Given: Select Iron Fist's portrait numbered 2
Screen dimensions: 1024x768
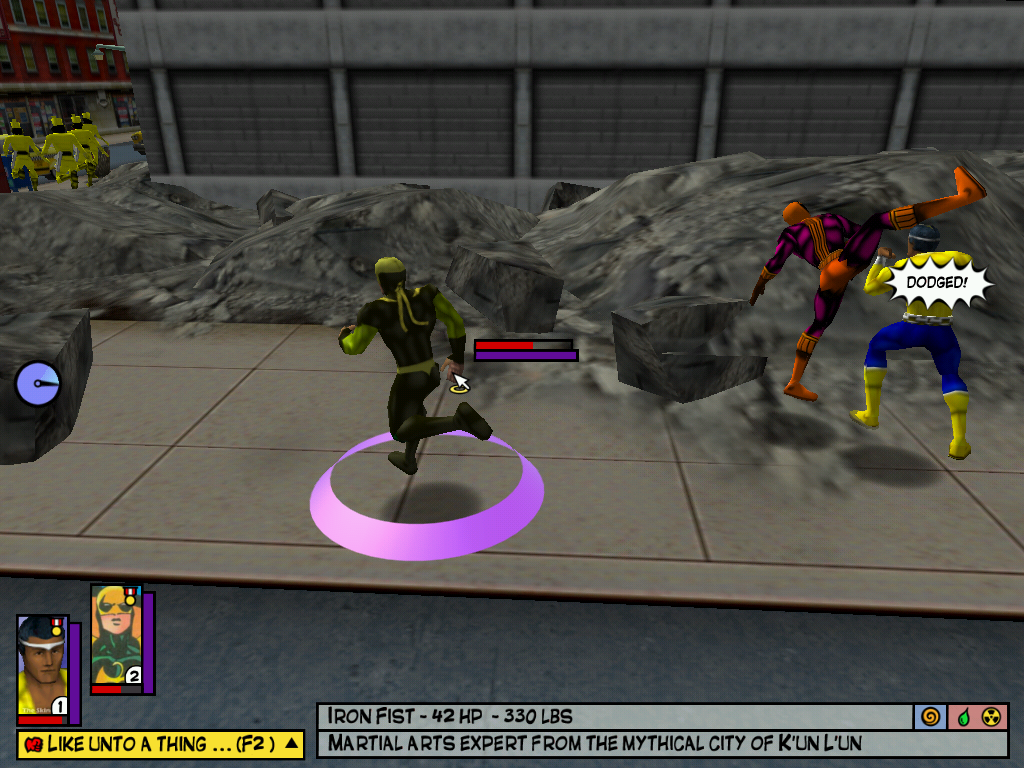Looking at the screenshot, I should [117, 636].
